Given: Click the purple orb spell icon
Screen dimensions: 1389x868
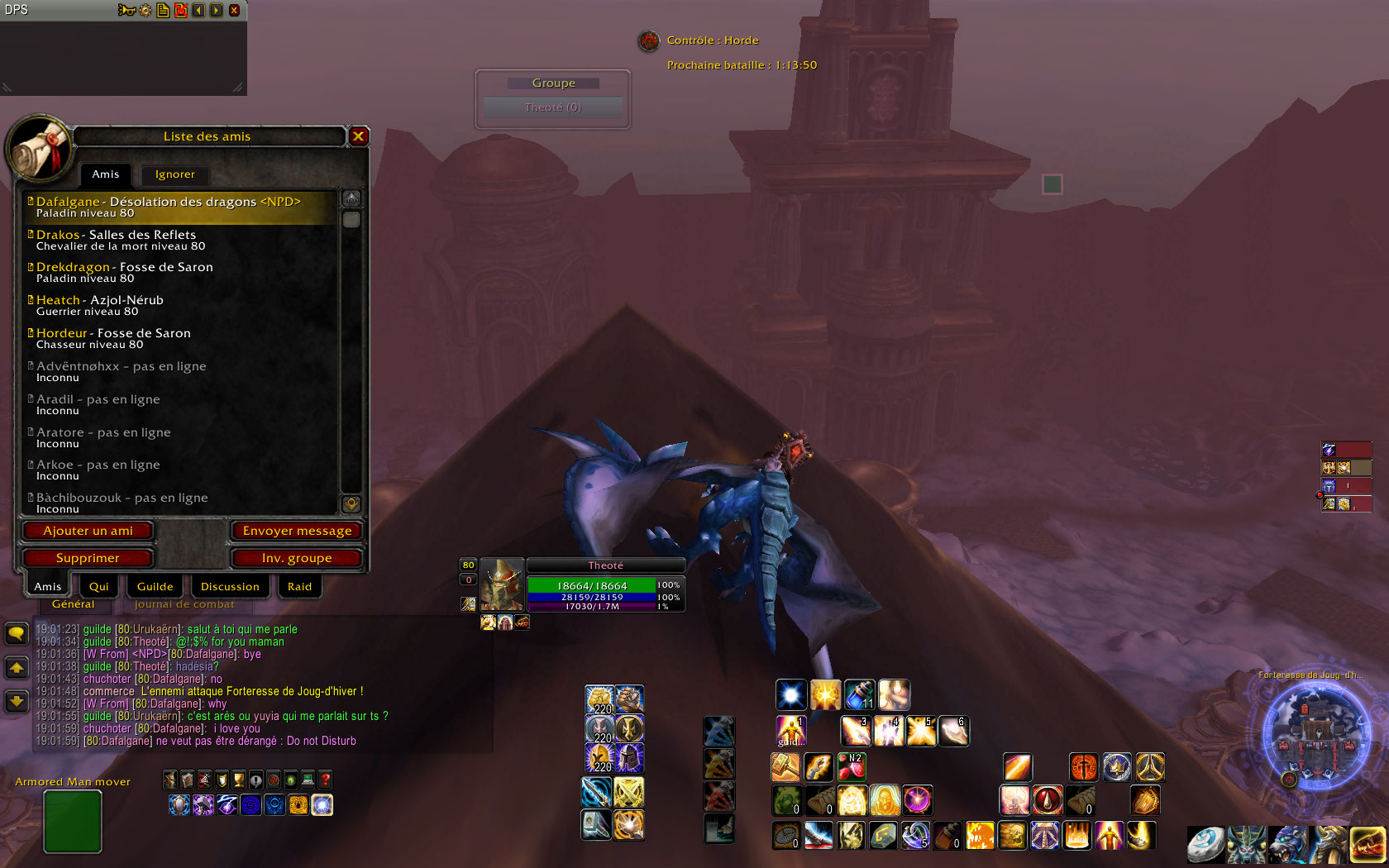Looking at the screenshot, I should 918,801.
